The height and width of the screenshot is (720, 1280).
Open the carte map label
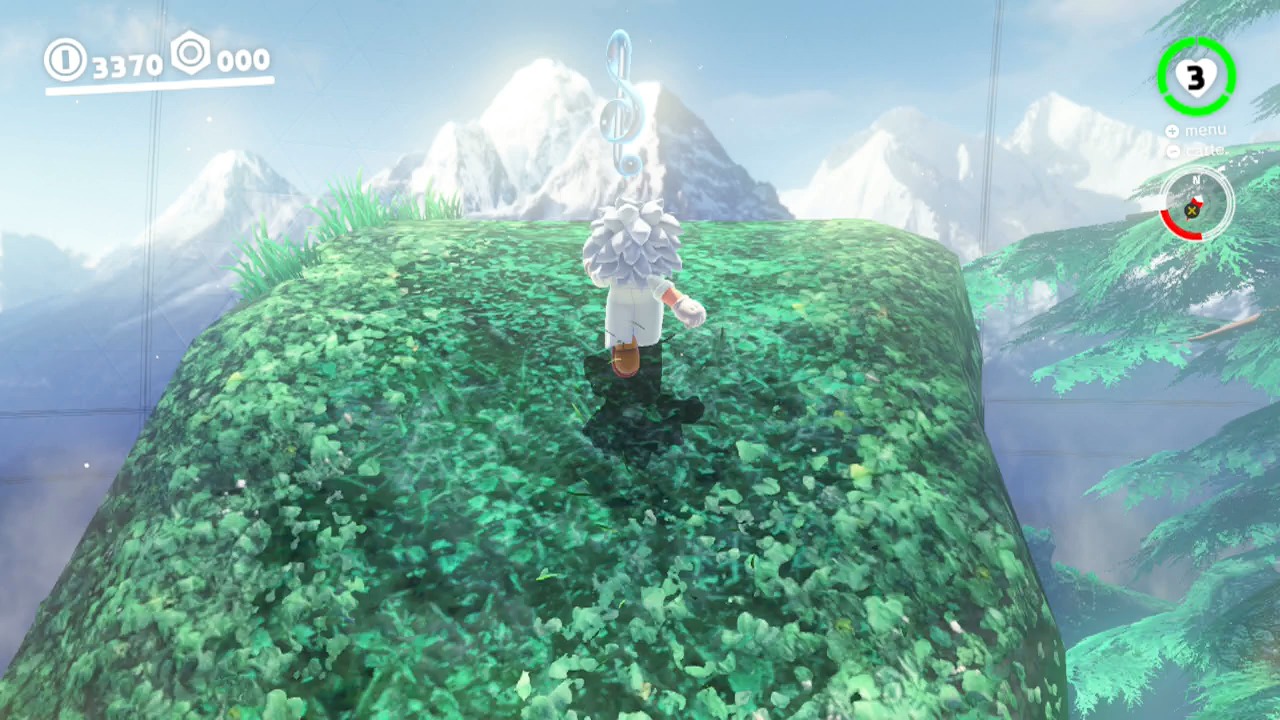(1205, 150)
